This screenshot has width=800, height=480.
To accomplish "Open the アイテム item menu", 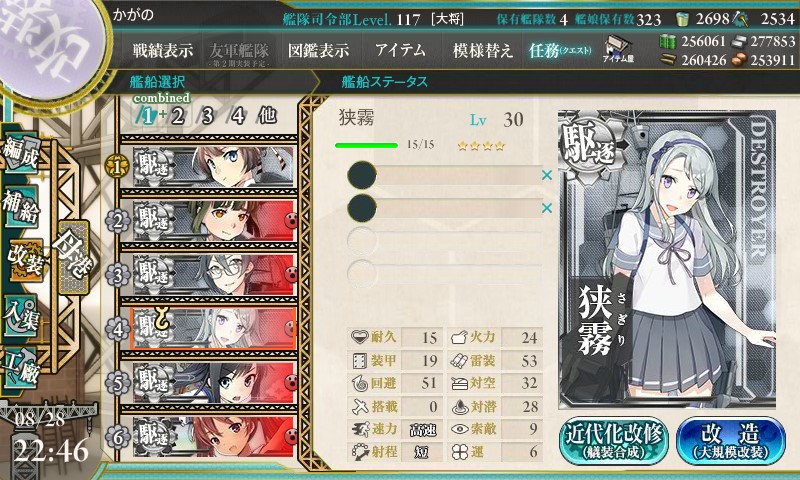I will [400, 50].
